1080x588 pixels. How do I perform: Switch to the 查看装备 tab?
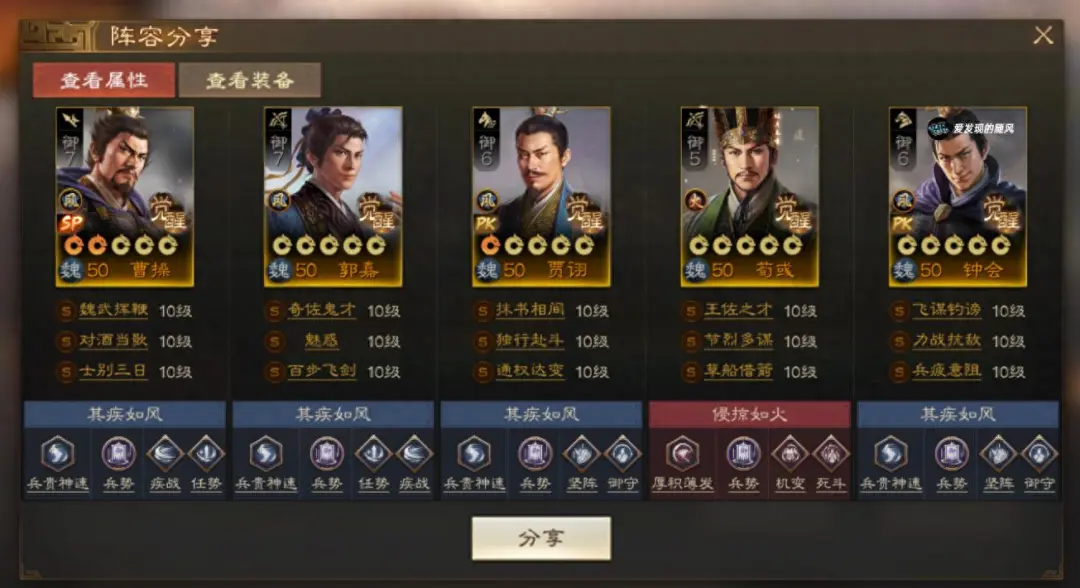(x=250, y=80)
